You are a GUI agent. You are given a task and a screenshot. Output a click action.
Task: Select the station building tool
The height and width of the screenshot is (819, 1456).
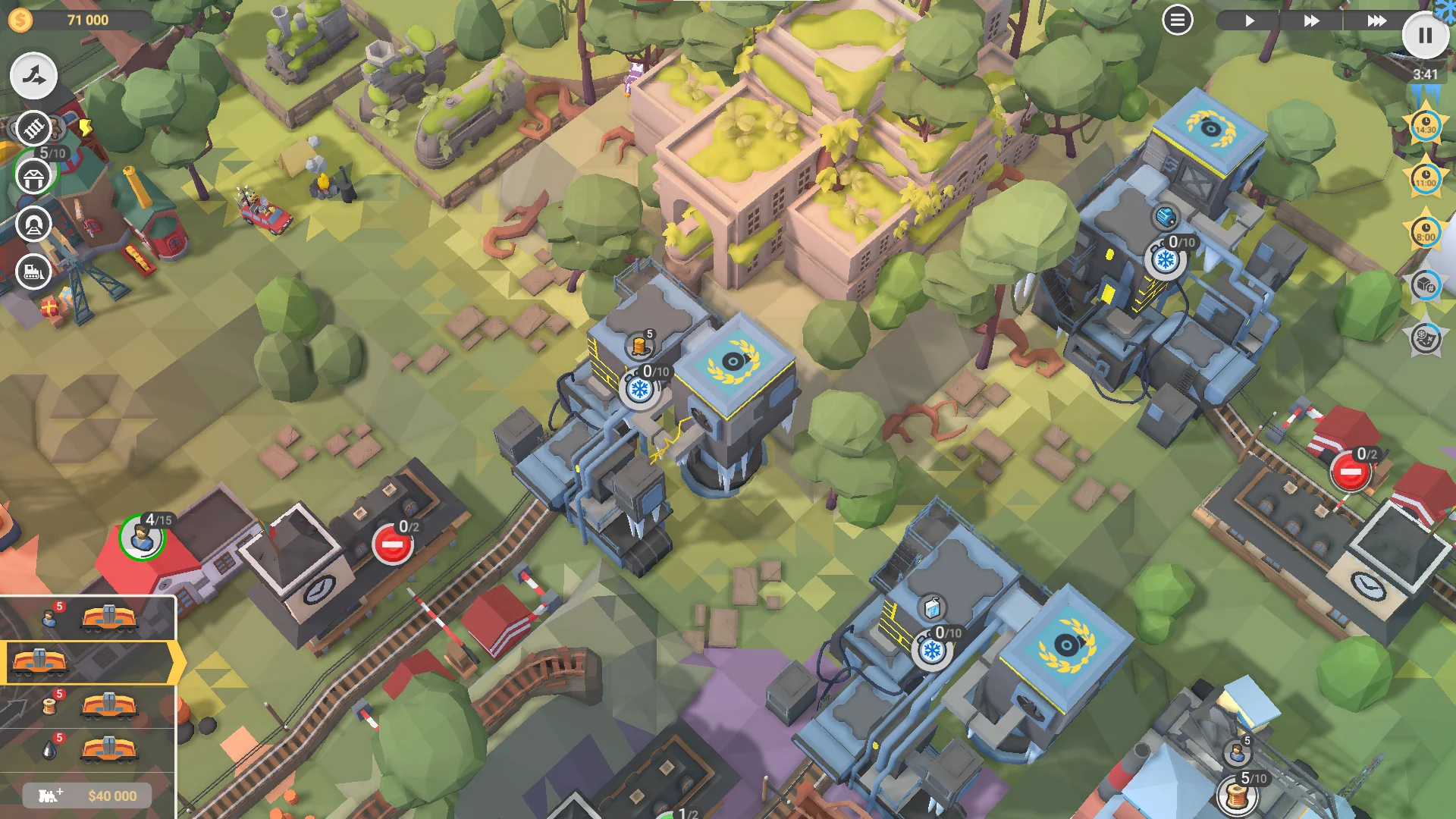[x=33, y=177]
